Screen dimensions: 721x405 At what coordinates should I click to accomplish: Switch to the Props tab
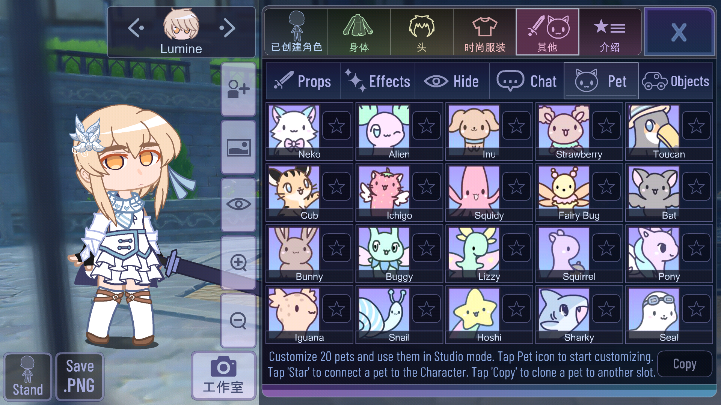pos(302,81)
